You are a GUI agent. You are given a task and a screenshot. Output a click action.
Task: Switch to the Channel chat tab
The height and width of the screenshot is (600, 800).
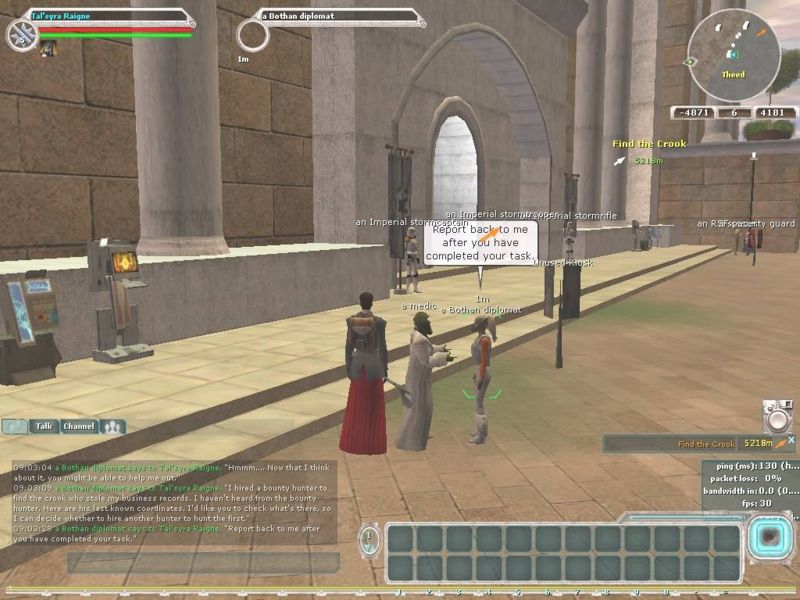click(79, 426)
